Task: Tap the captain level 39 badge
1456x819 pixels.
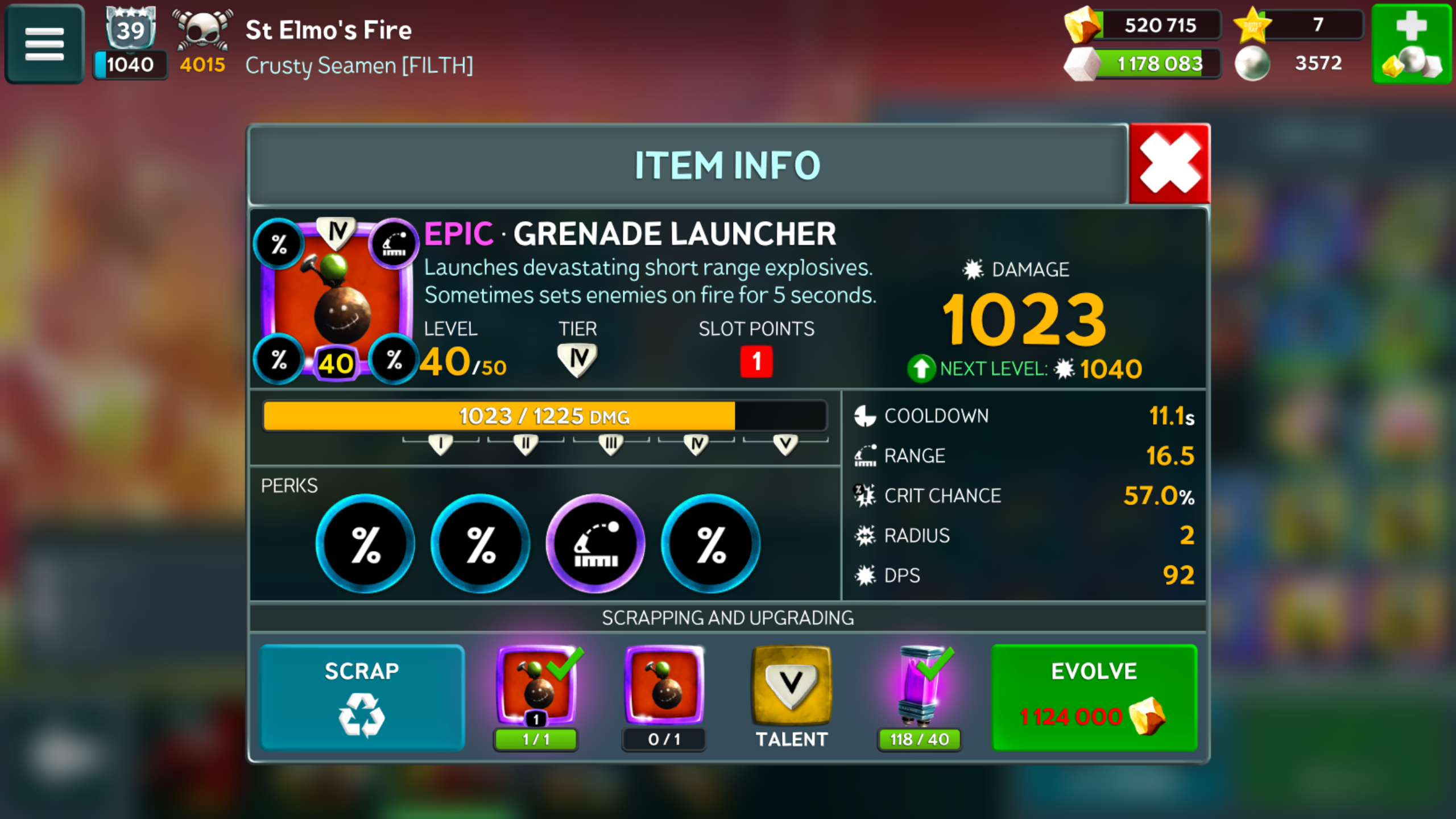Action: pos(130,30)
